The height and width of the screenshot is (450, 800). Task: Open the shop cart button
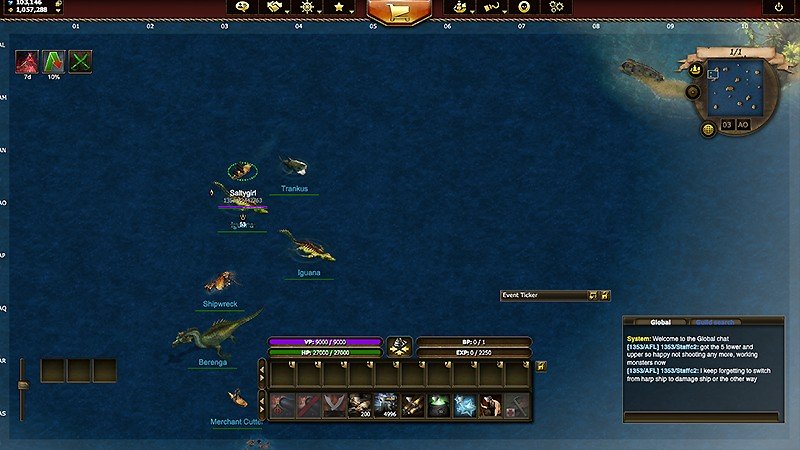[399, 10]
